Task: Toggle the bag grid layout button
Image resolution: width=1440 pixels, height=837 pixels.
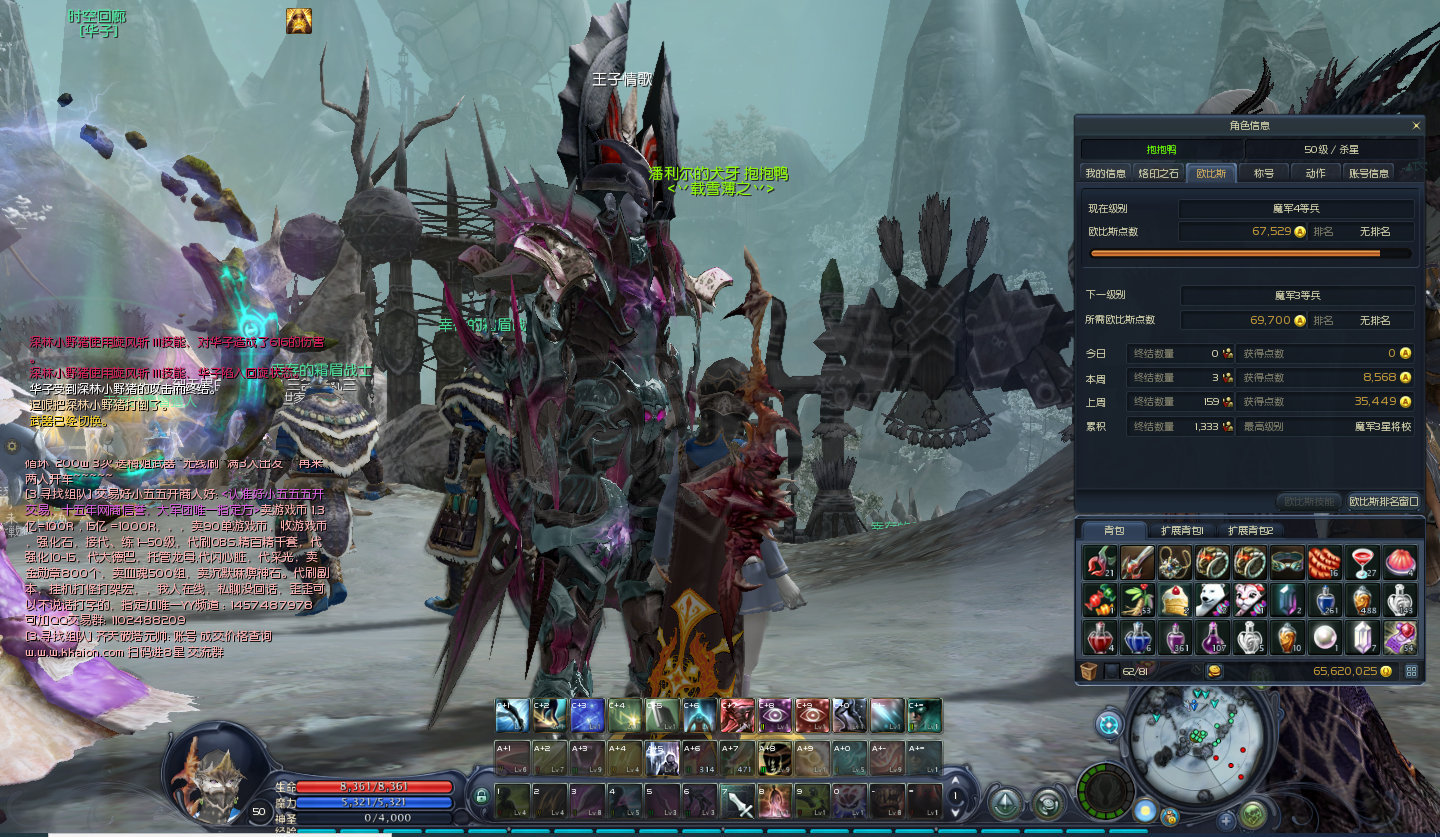Action: tap(1411, 671)
